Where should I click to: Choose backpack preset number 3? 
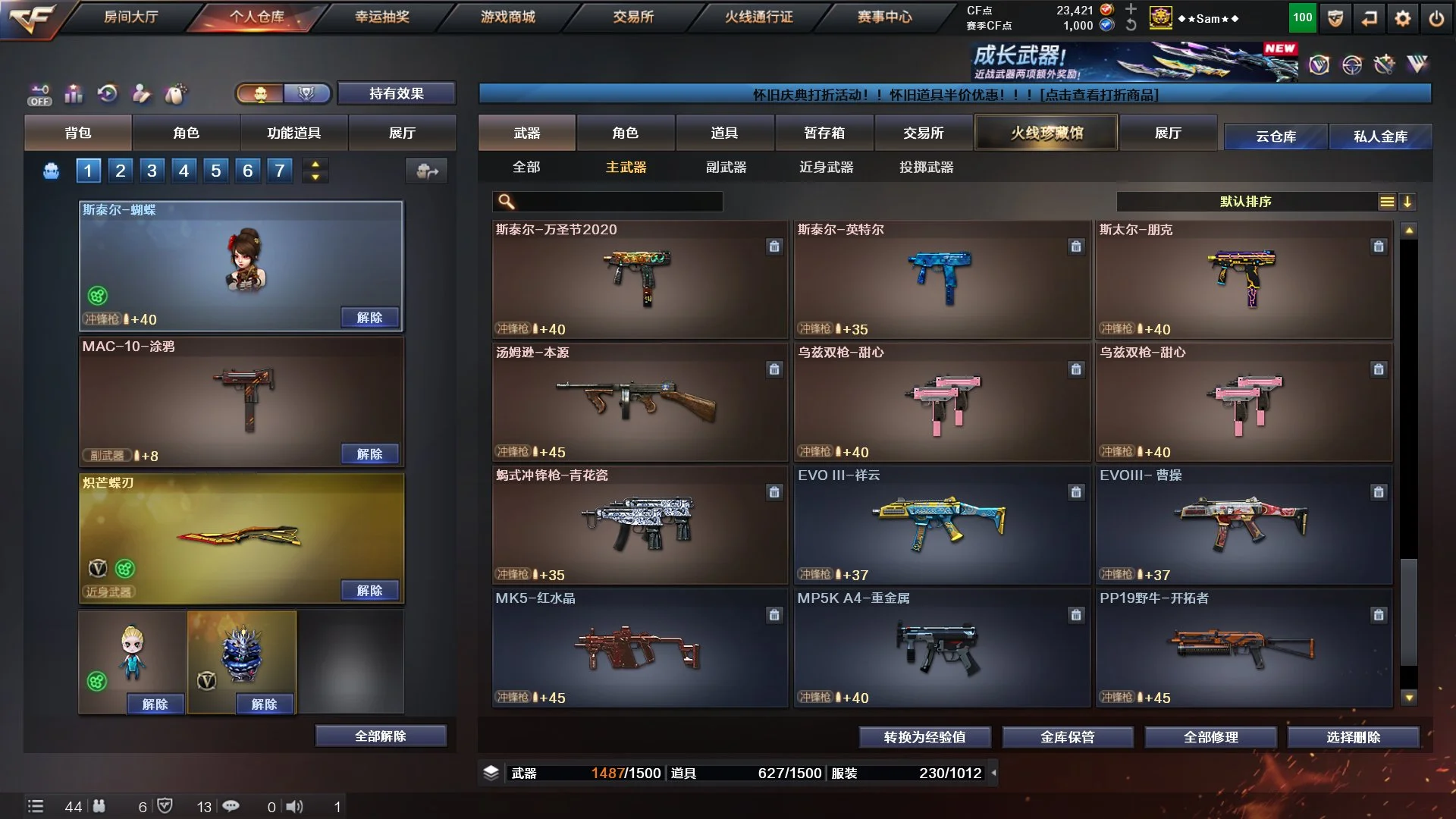click(x=152, y=171)
